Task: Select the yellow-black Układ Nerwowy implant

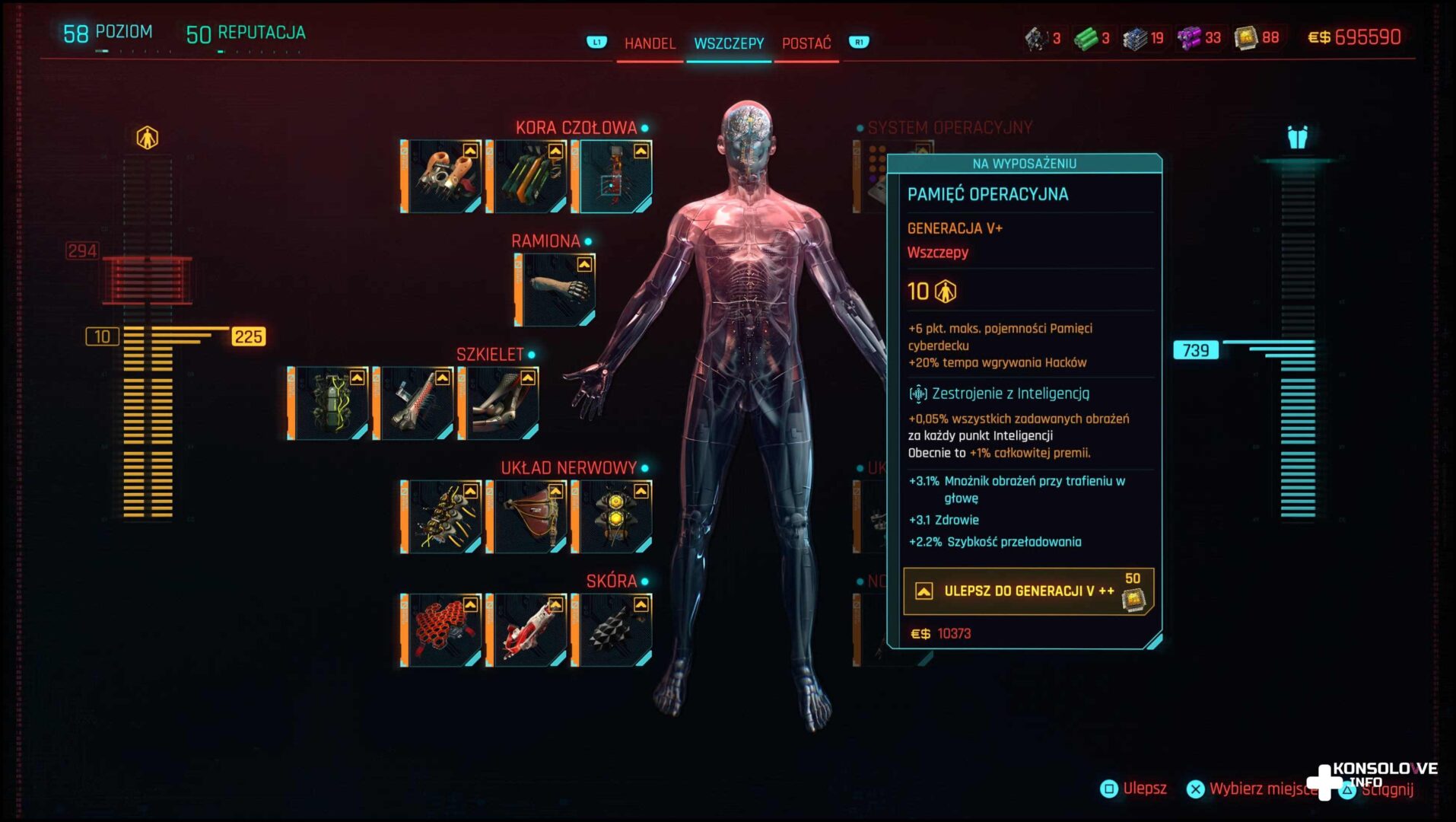Action: pyautogui.click(x=441, y=516)
